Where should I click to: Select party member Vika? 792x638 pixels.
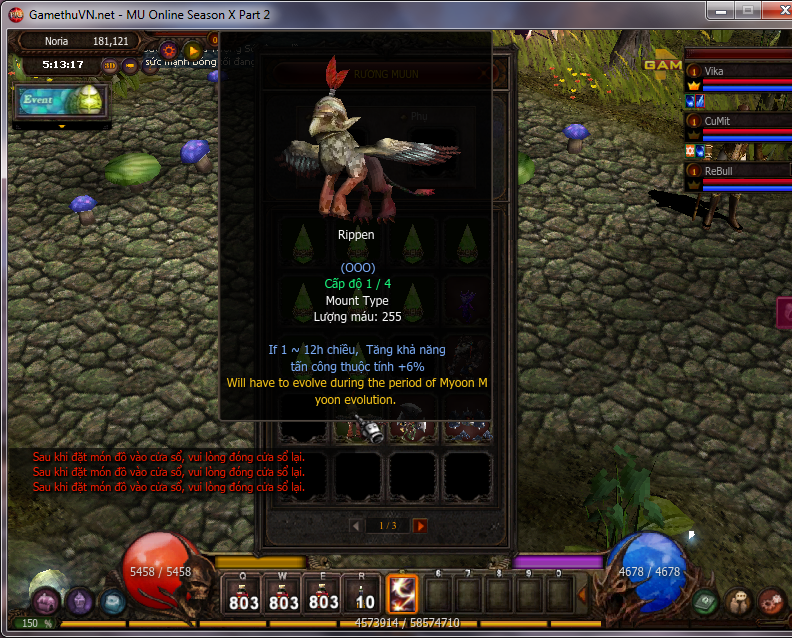pyautogui.click(x=738, y=72)
